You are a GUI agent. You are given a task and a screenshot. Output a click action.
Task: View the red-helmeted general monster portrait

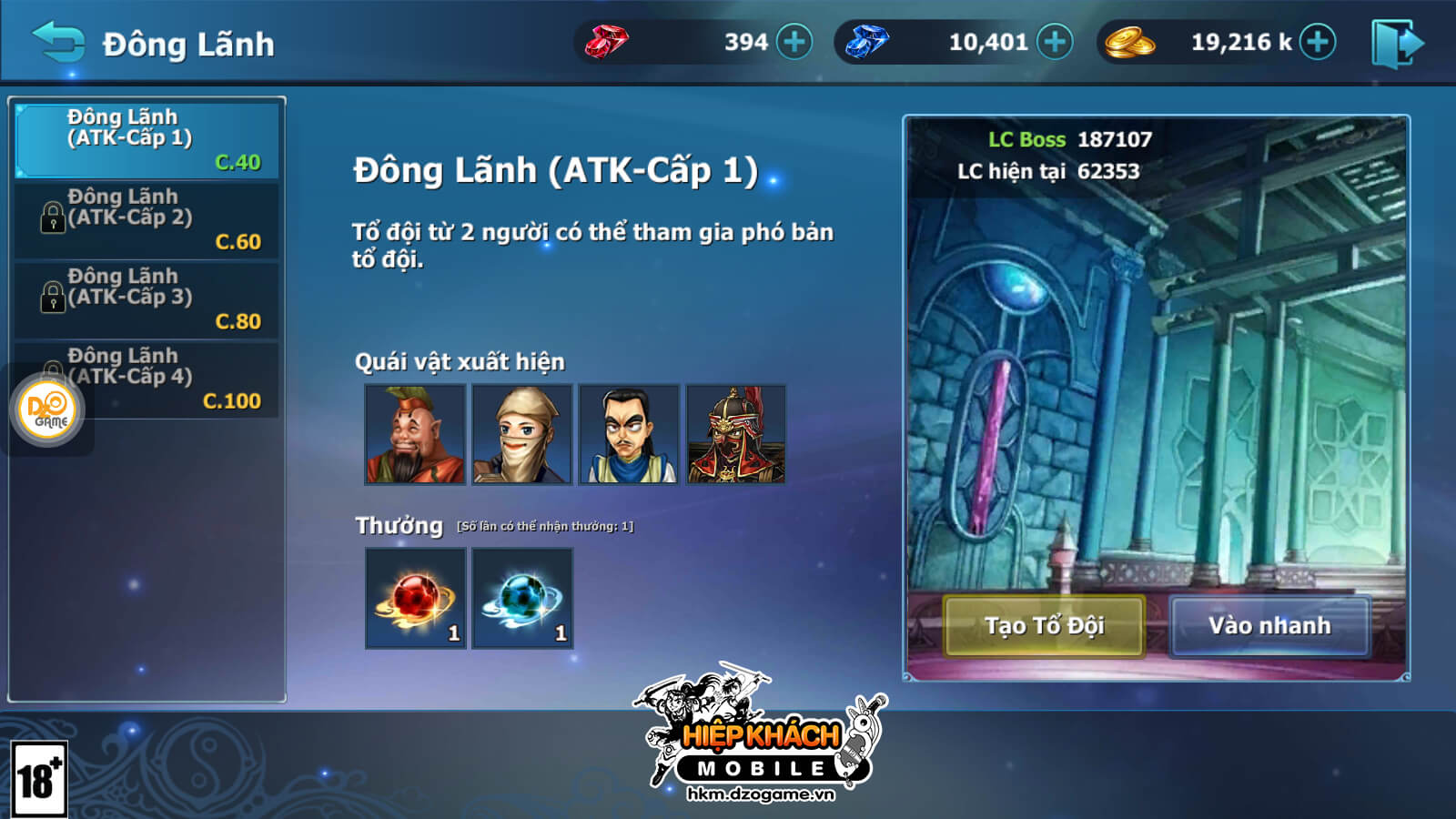(736, 434)
